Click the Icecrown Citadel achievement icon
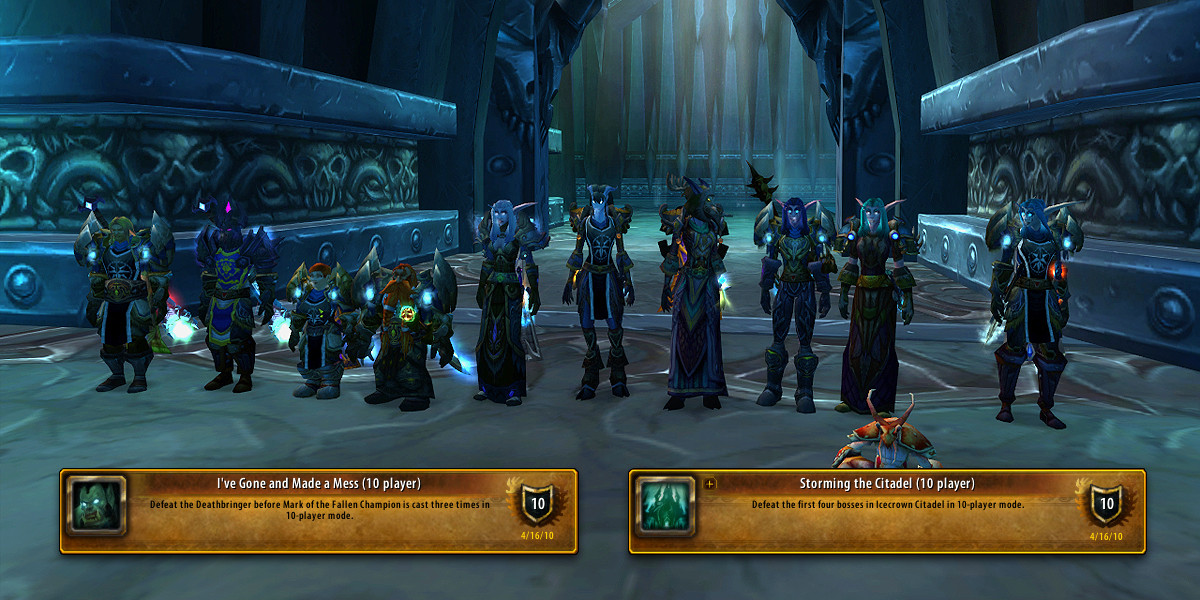This screenshot has width=1200, height=600. click(x=665, y=506)
